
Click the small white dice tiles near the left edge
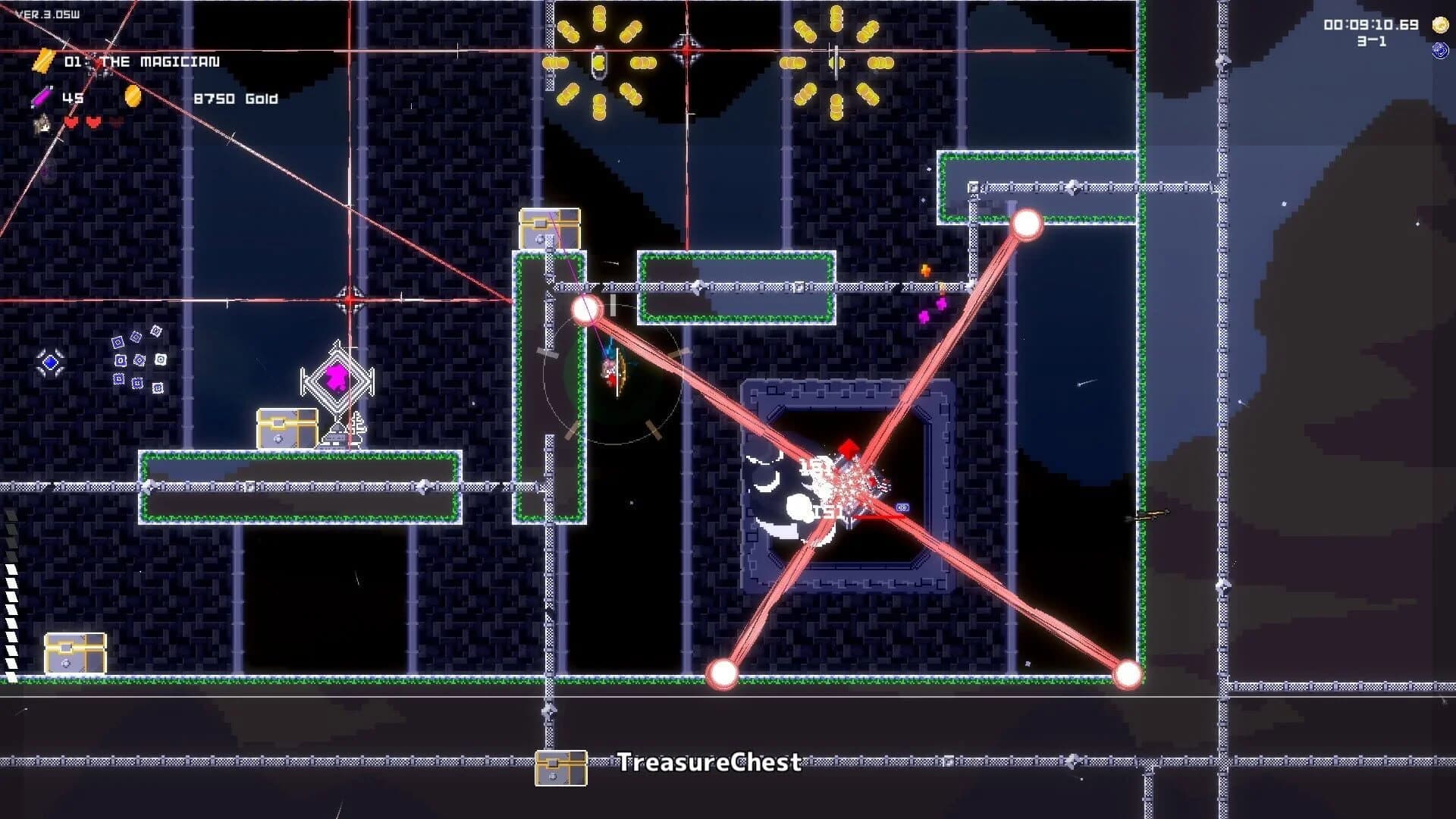[x=136, y=358]
